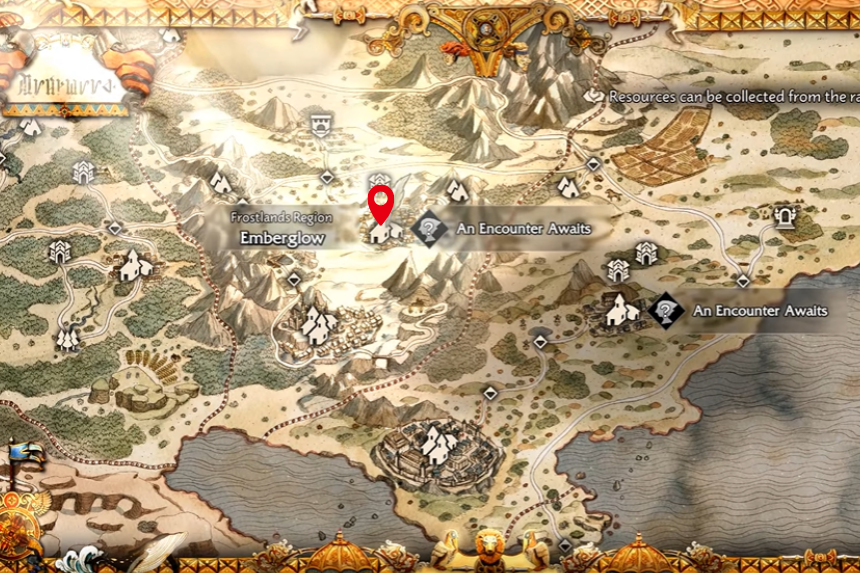Select the pine tree marker in the southwest forest
Image resolution: width=860 pixels, height=573 pixels.
(x=68, y=338)
